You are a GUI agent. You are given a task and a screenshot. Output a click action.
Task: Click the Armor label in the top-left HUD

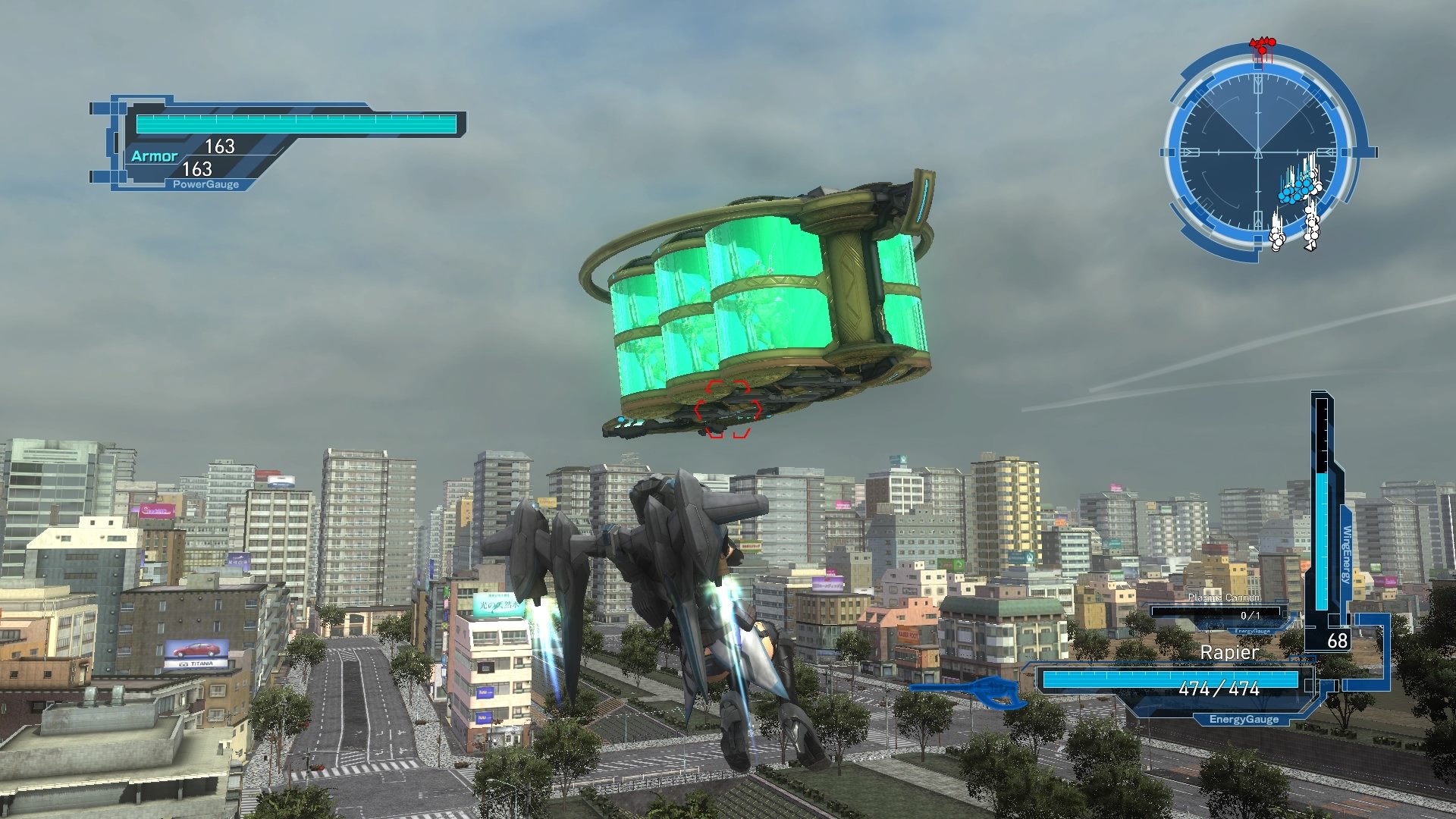click(x=155, y=155)
